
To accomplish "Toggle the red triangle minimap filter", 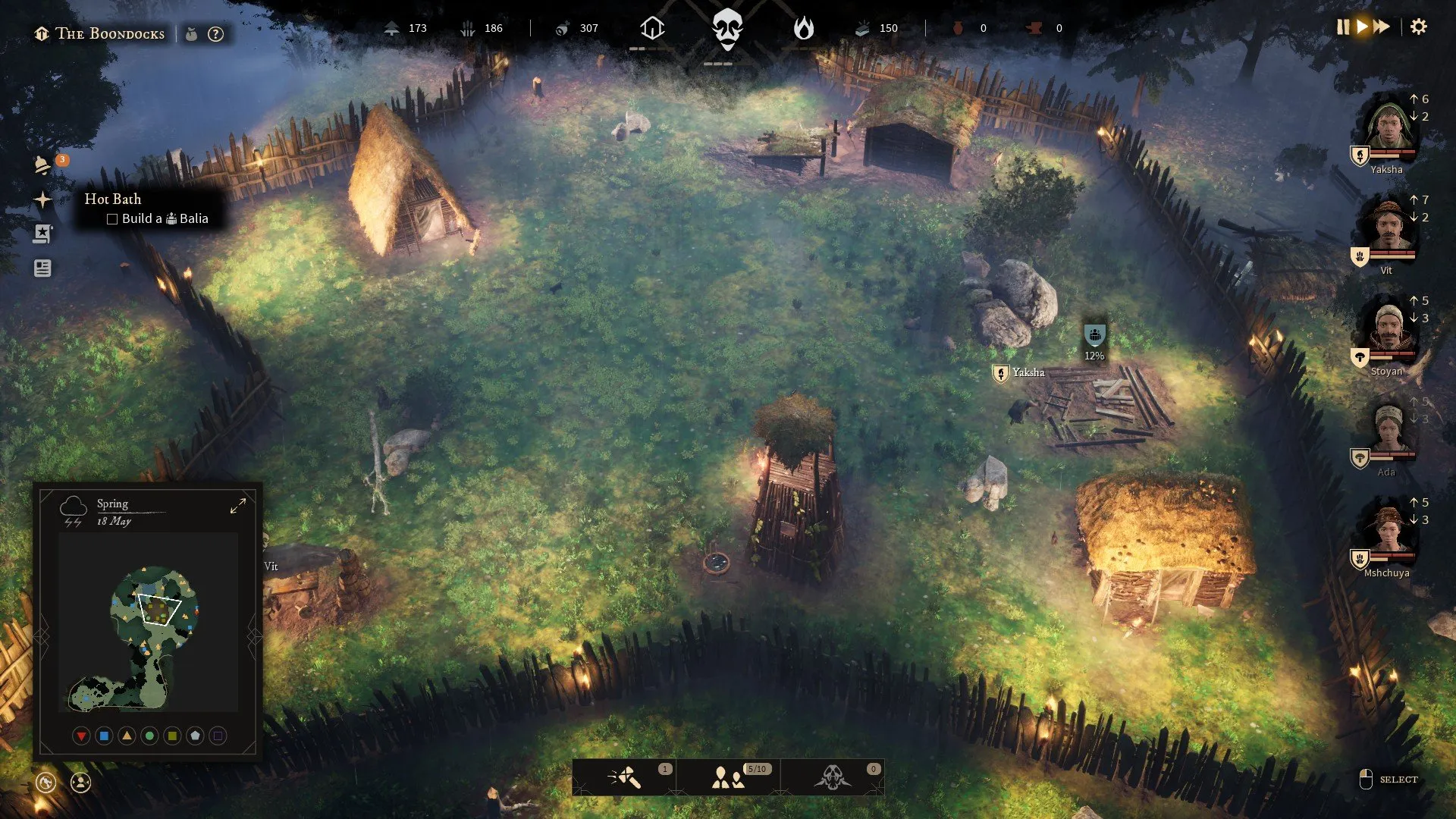I will pos(81,736).
